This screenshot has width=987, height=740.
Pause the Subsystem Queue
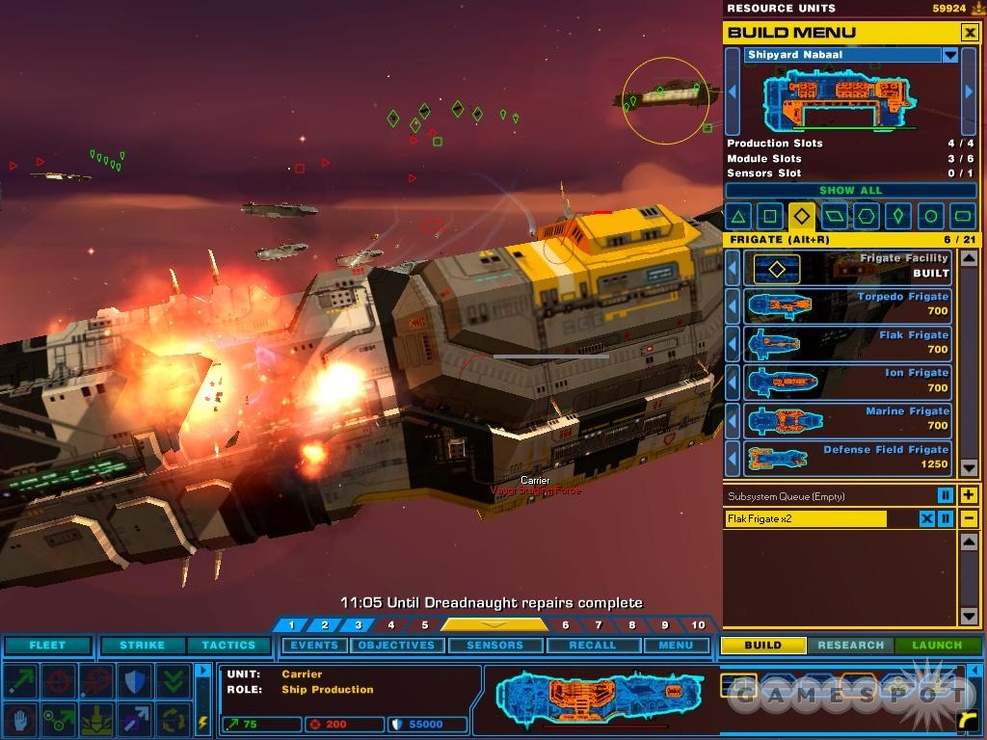pos(945,496)
